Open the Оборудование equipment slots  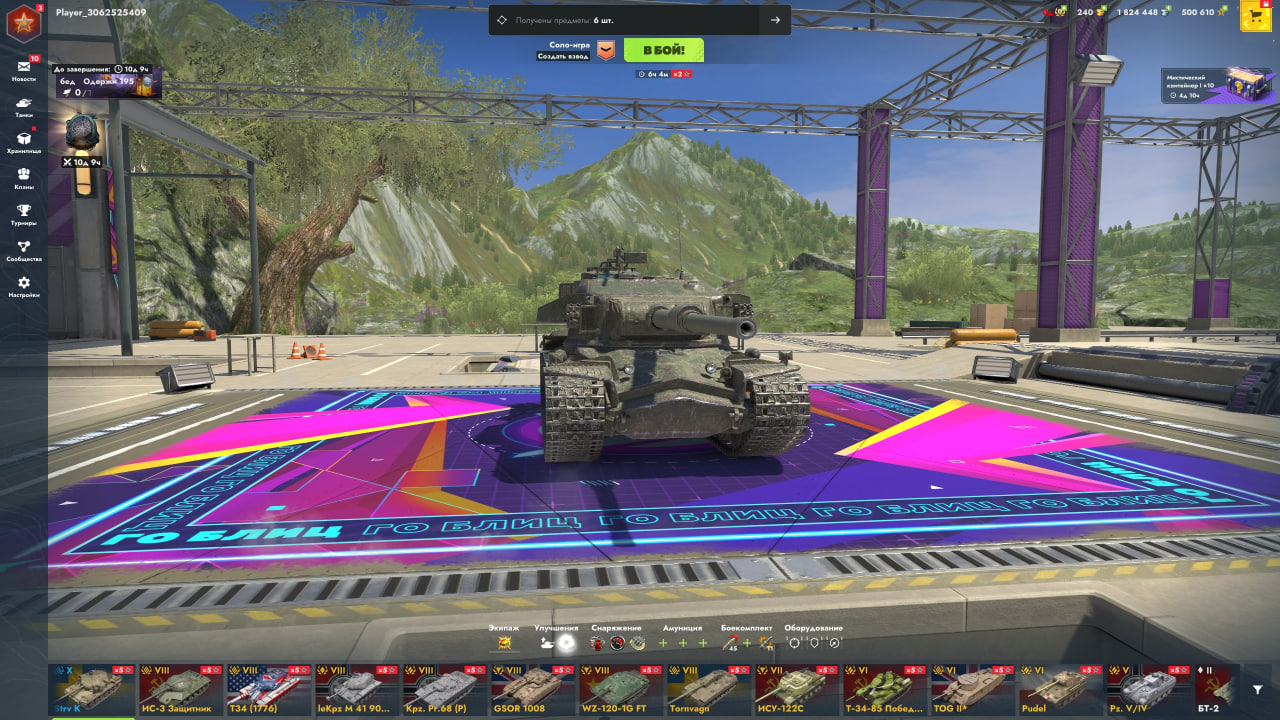(x=813, y=642)
